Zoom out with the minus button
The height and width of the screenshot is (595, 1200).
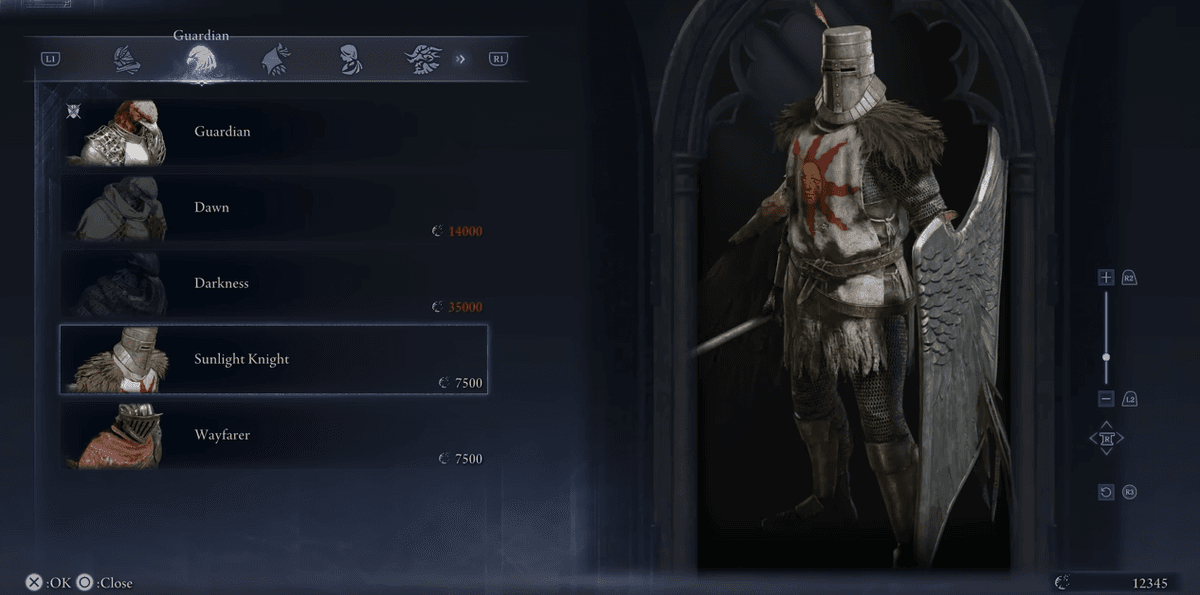pos(1105,399)
